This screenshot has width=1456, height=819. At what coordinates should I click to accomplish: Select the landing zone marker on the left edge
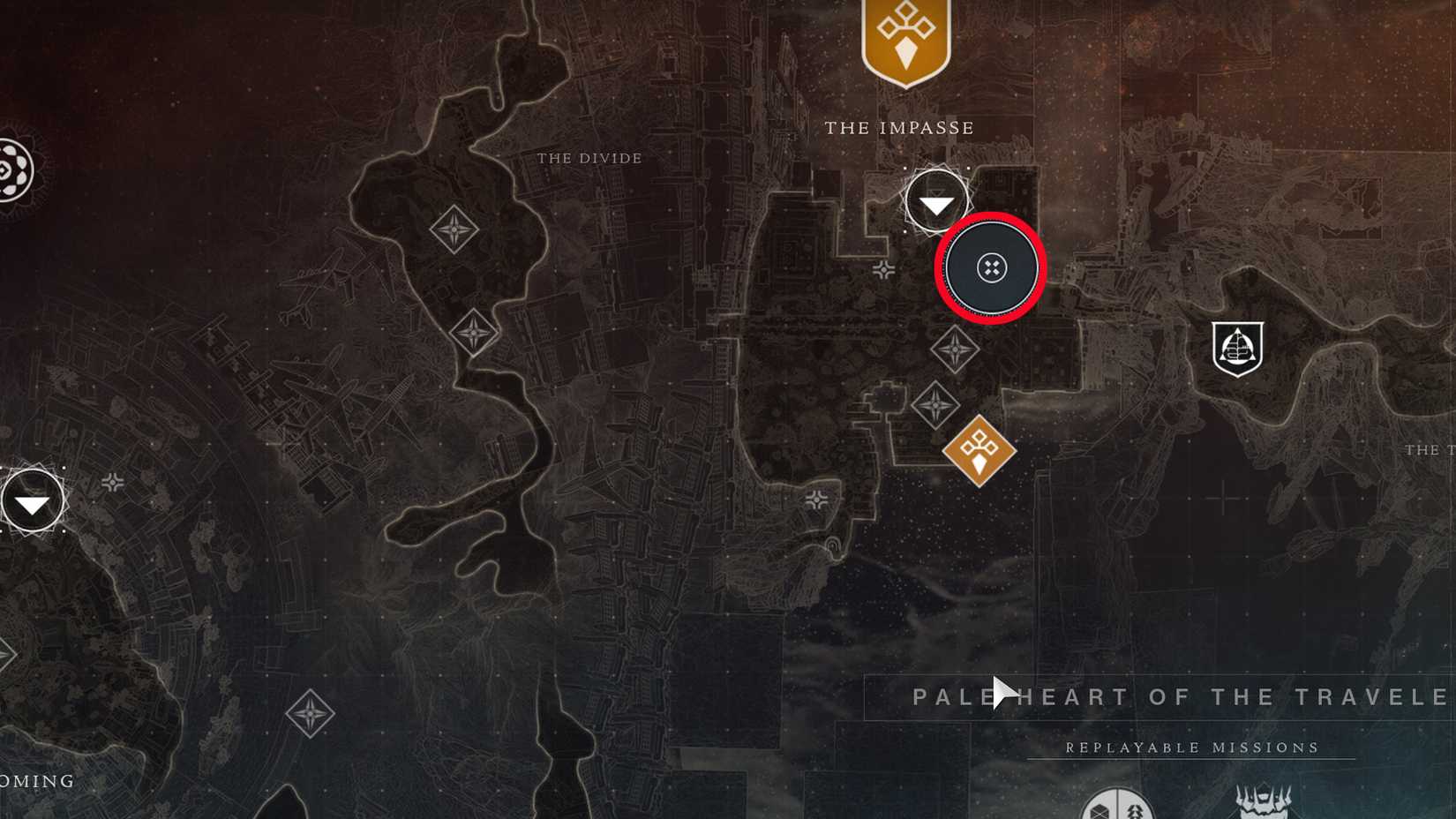pyautogui.click(x=33, y=500)
